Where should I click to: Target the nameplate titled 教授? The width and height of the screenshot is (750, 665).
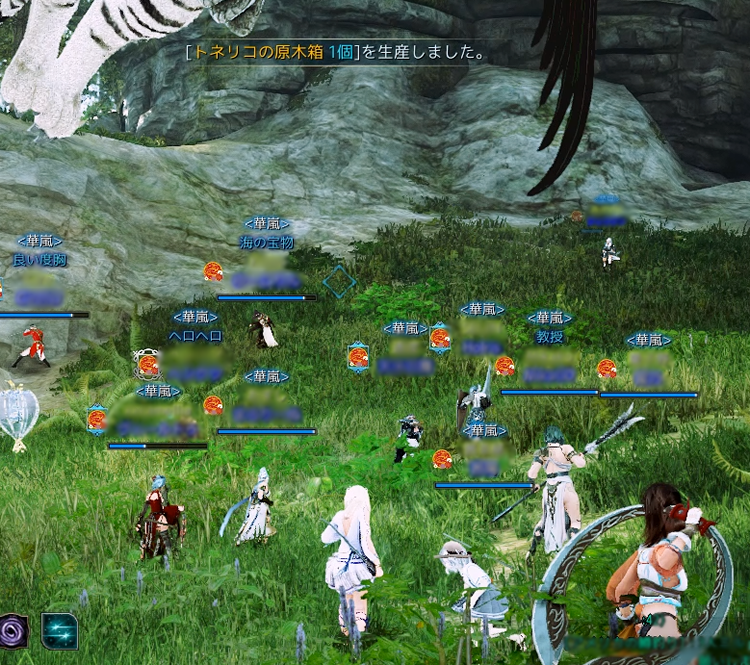pyautogui.click(x=549, y=338)
